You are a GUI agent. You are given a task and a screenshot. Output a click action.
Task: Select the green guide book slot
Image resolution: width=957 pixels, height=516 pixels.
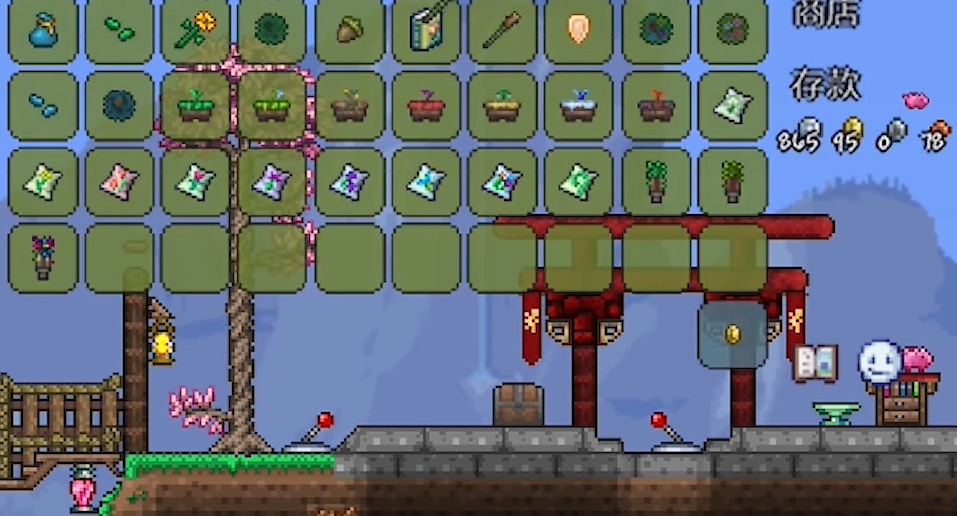[x=426, y=30]
